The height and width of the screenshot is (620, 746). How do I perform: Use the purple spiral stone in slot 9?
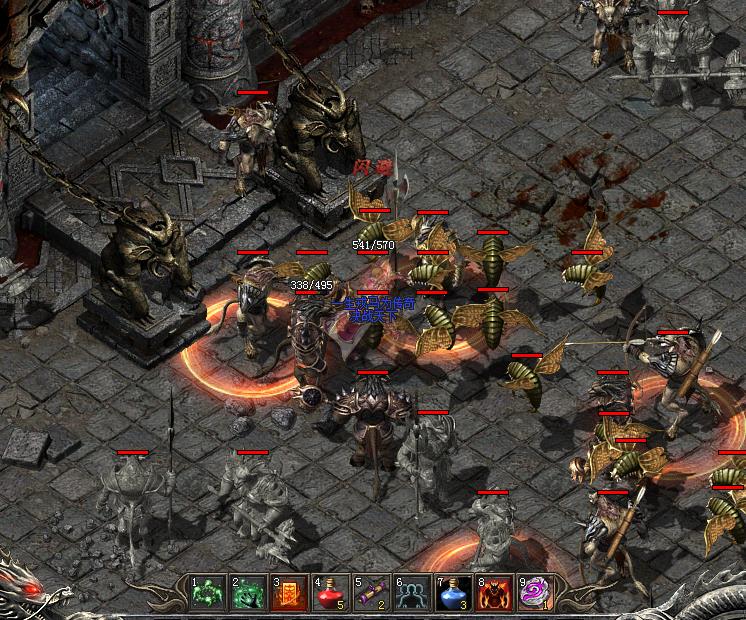534,593
